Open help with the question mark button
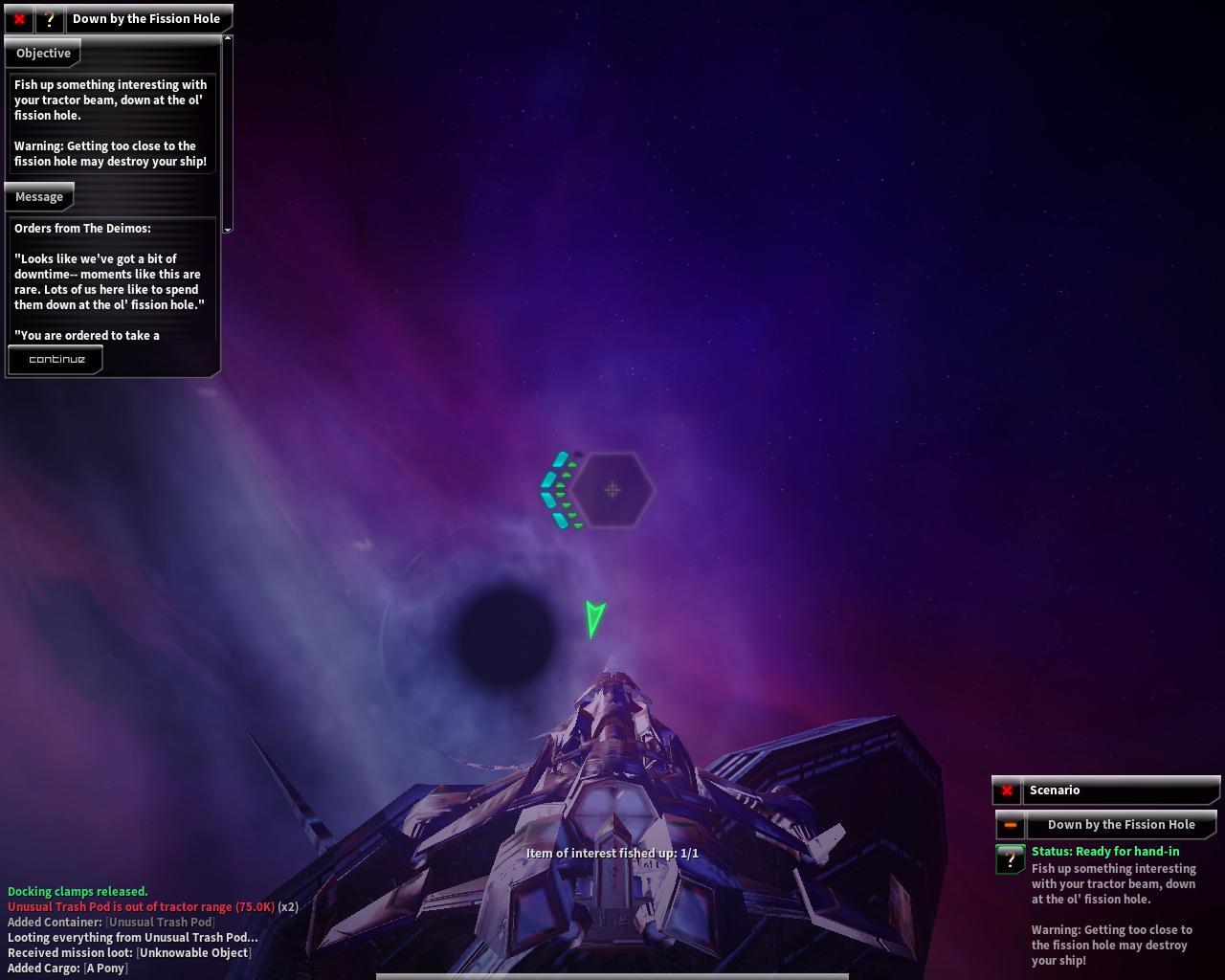The height and width of the screenshot is (980, 1225). [x=50, y=19]
